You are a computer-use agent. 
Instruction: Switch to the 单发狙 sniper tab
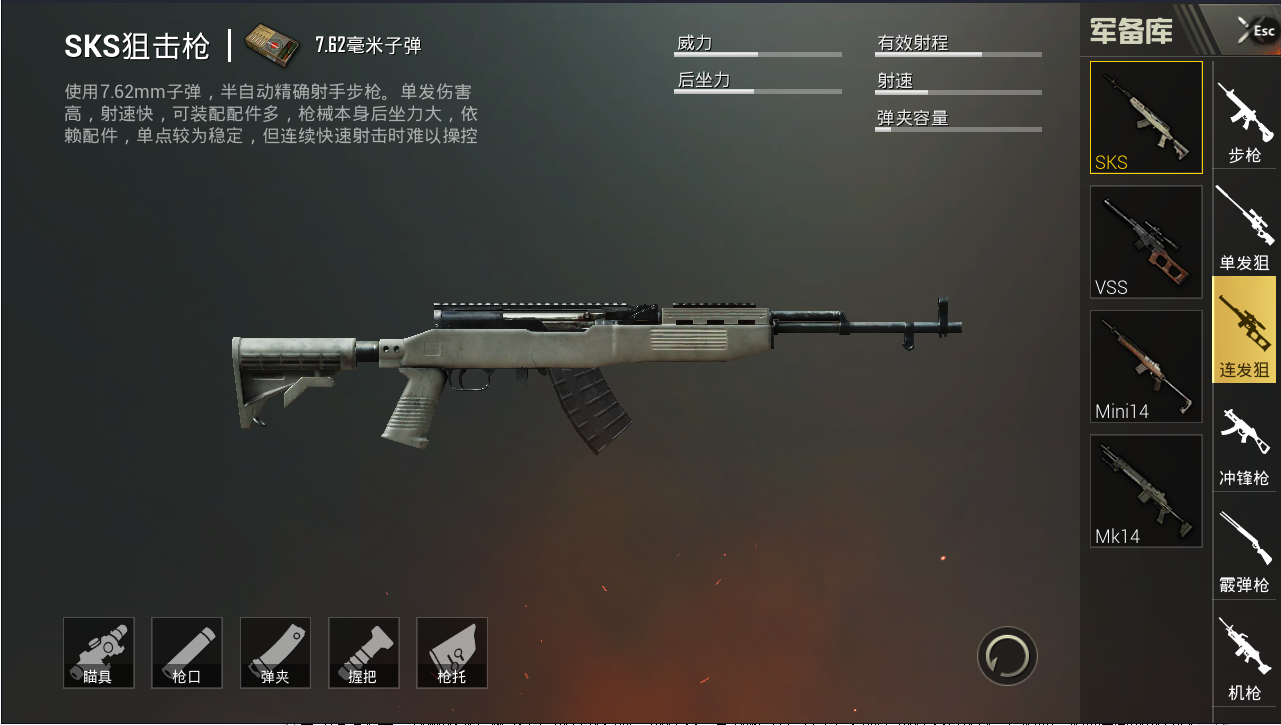pyautogui.click(x=1244, y=224)
